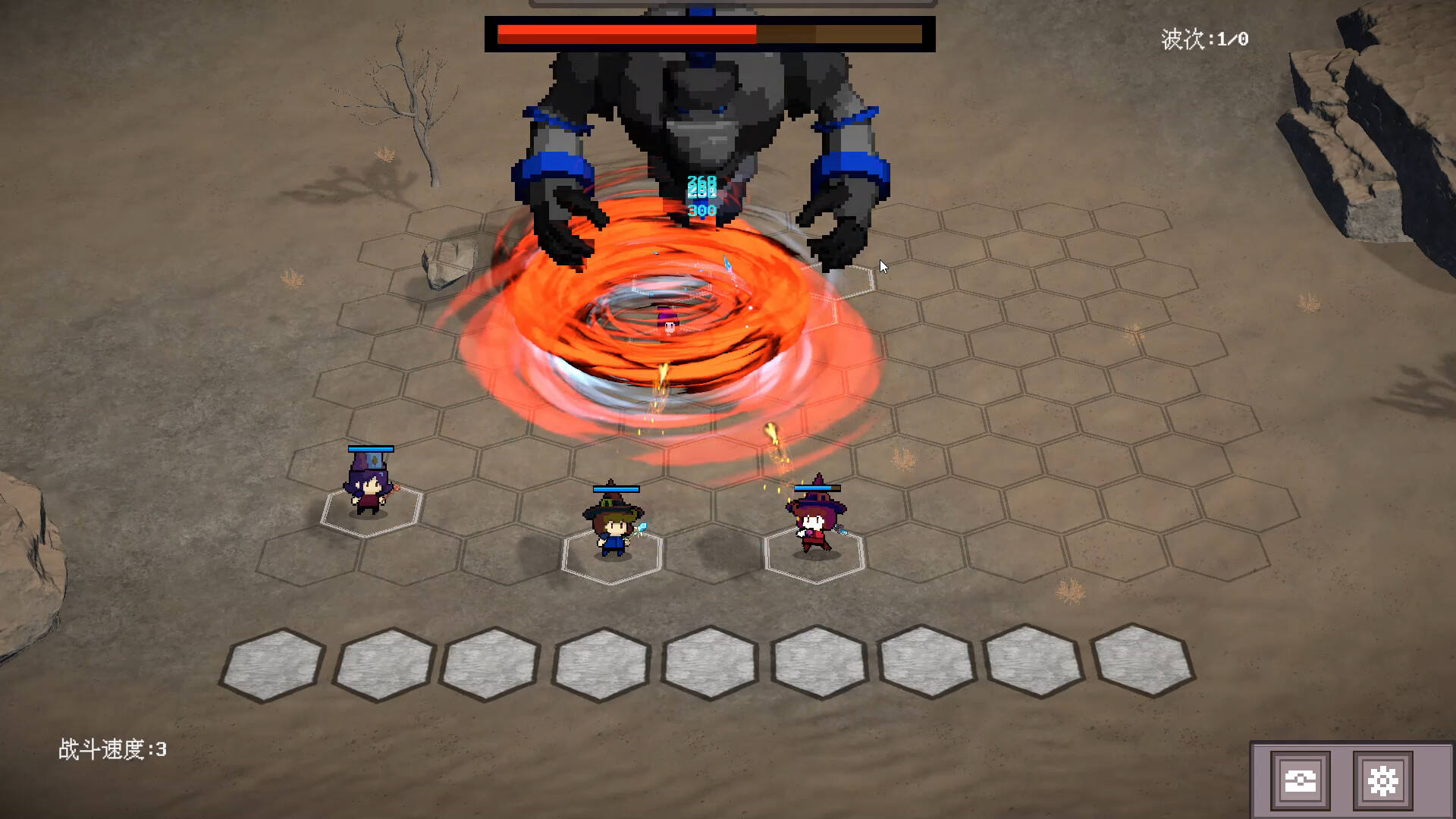Select the character inside the fire vortex
1456x819 pixels.
[669, 322]
